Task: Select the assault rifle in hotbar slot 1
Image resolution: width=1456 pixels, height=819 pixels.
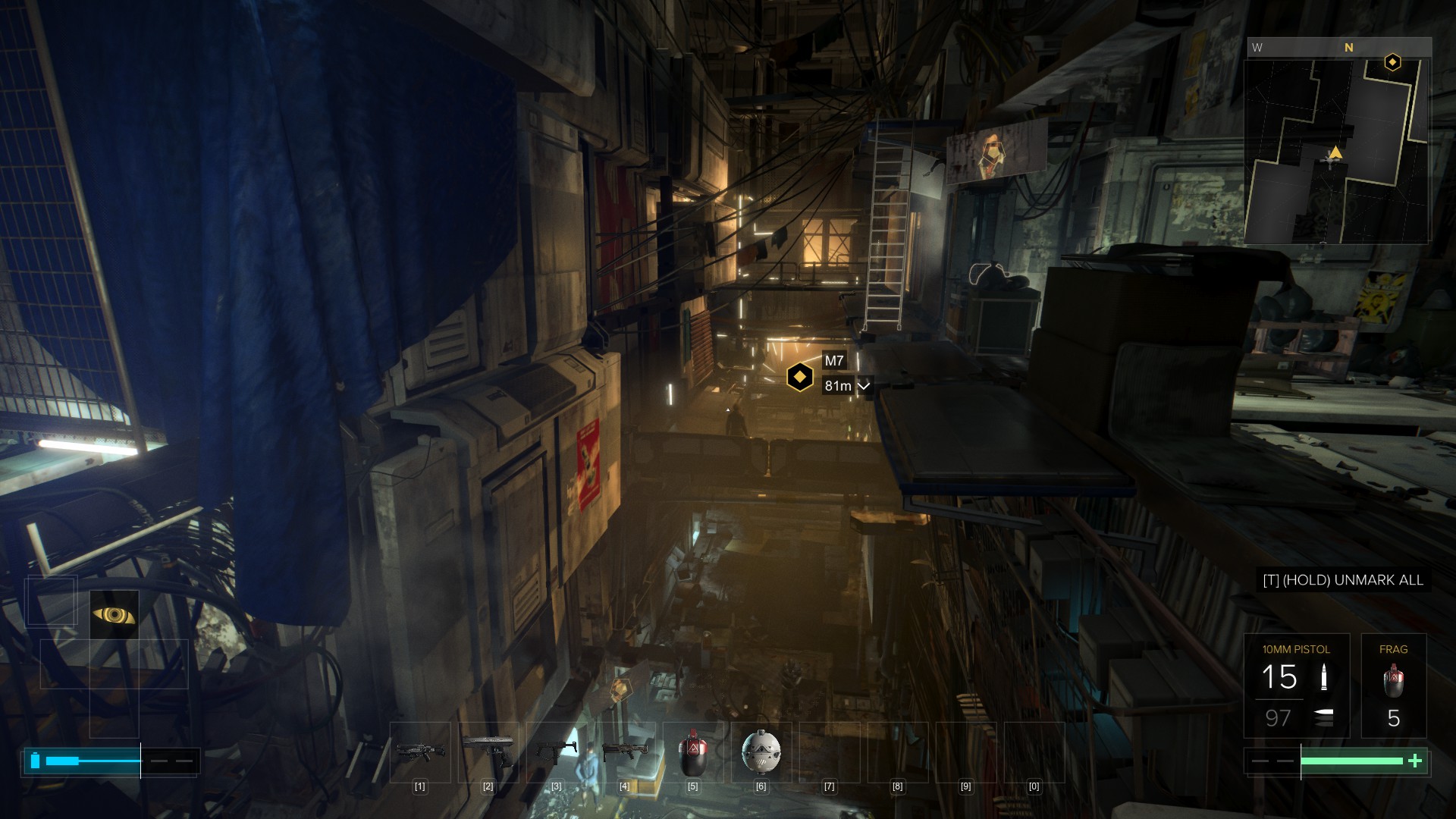Action: point(420,752)
